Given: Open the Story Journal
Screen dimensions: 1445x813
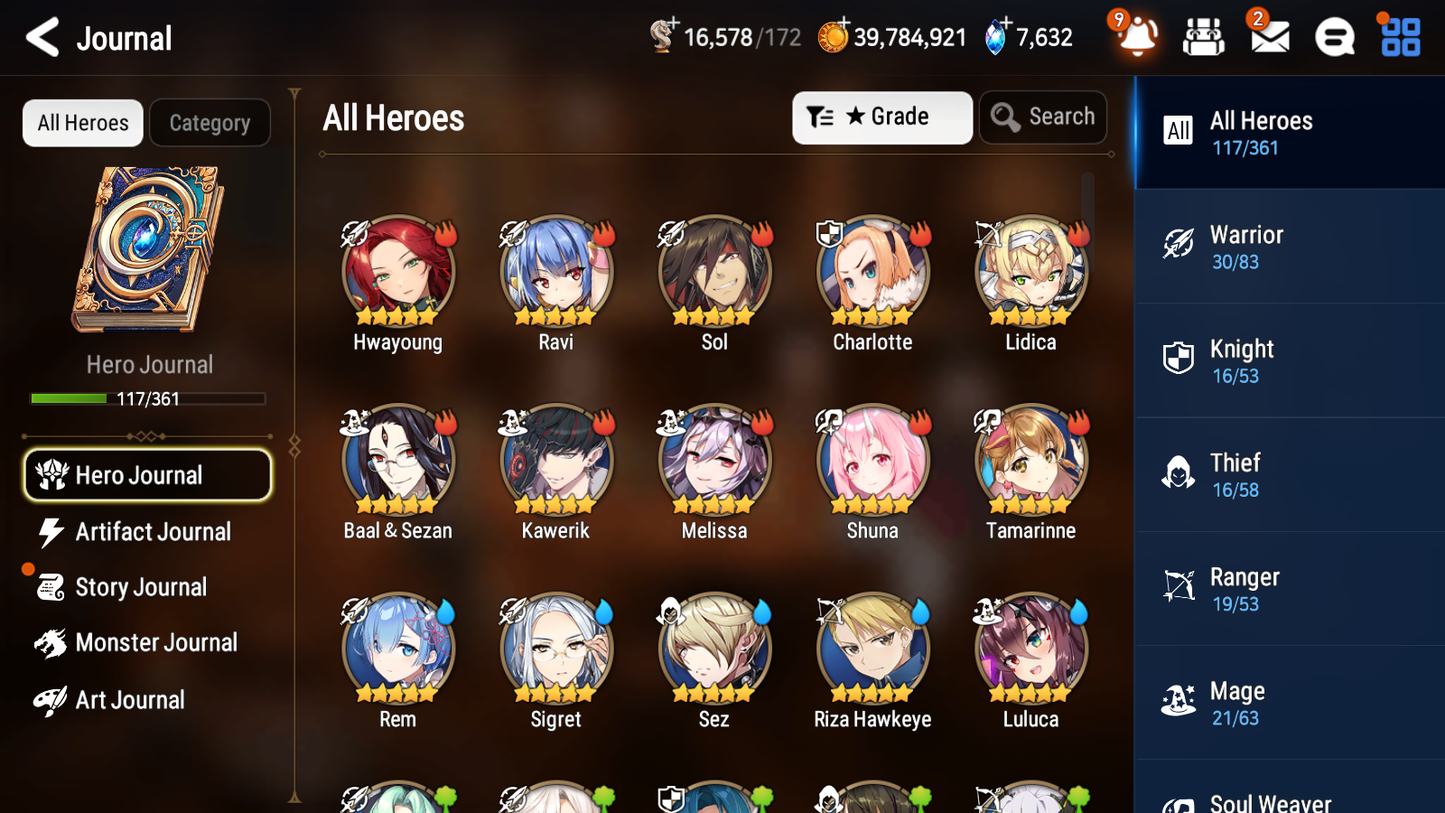Looking at the screenshot, I should point(147,587).
